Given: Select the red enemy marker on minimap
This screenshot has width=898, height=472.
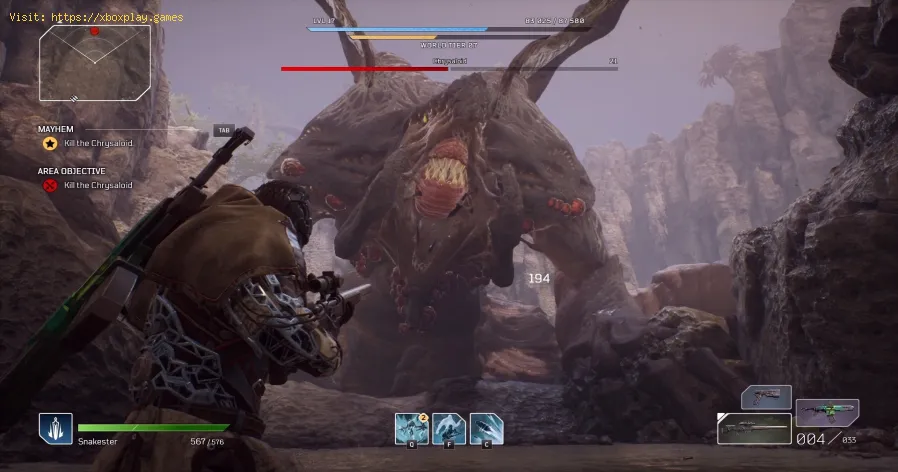Looking at the screenshot, I should [x=95, y=31].
